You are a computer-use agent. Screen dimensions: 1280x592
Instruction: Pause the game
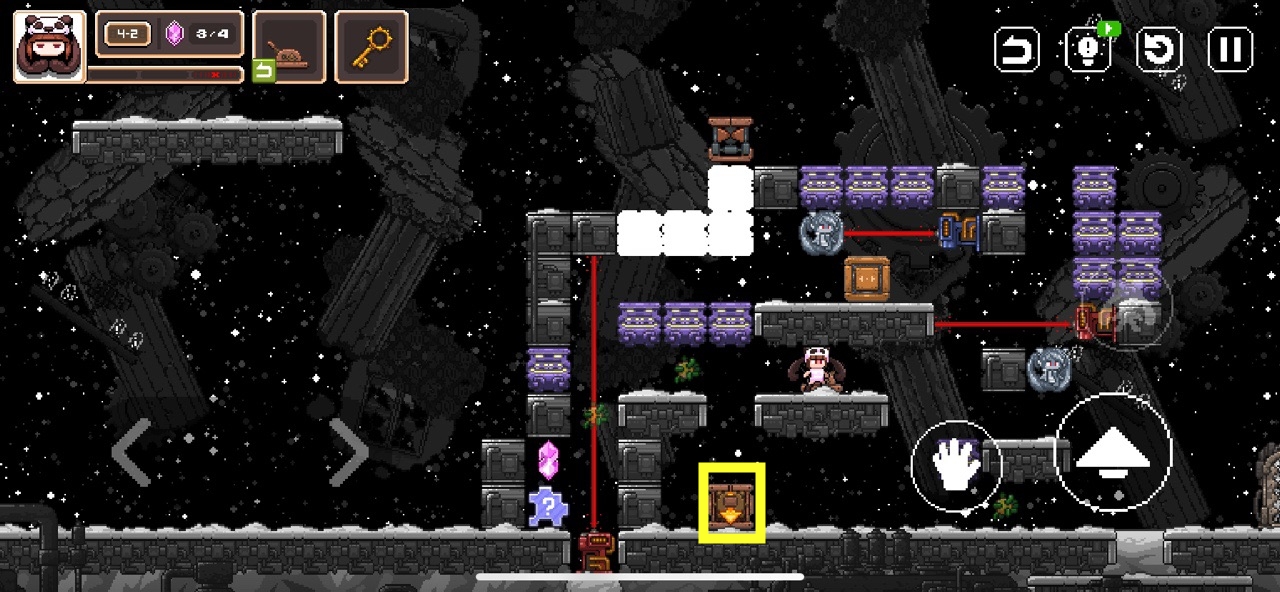(1230, 49)
